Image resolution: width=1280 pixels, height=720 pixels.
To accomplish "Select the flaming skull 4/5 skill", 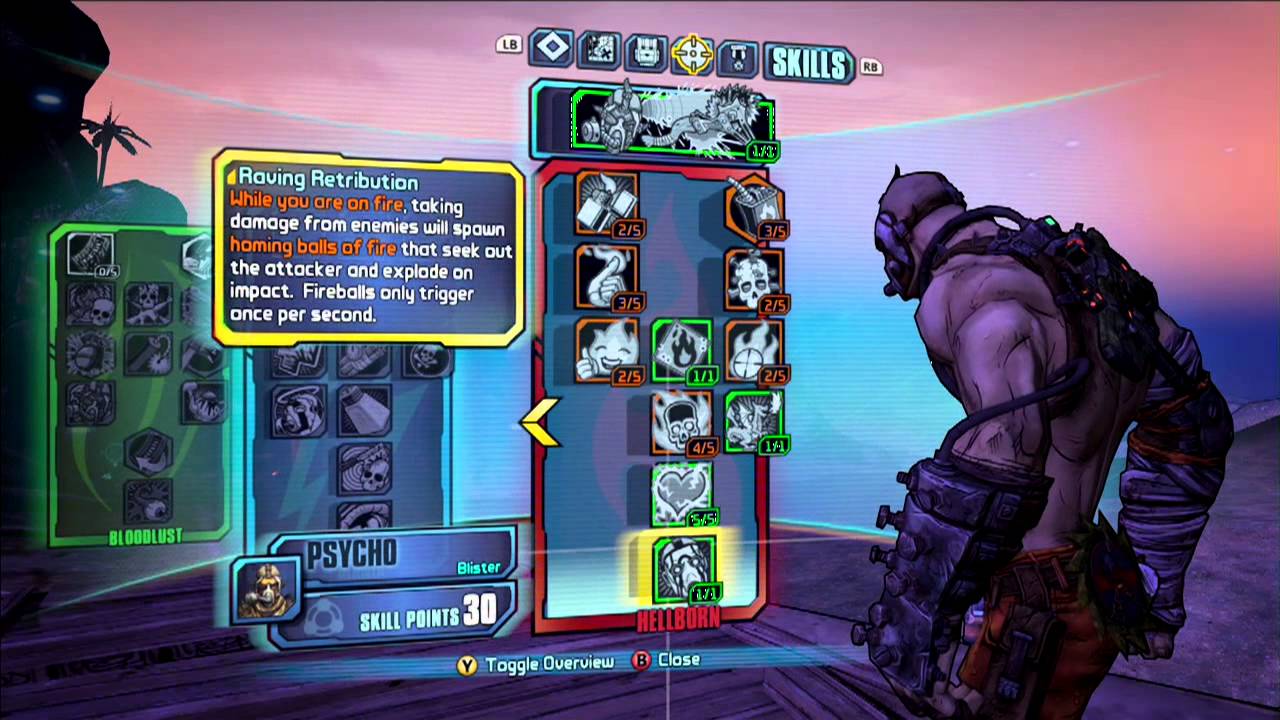I will tap(682, 422).
